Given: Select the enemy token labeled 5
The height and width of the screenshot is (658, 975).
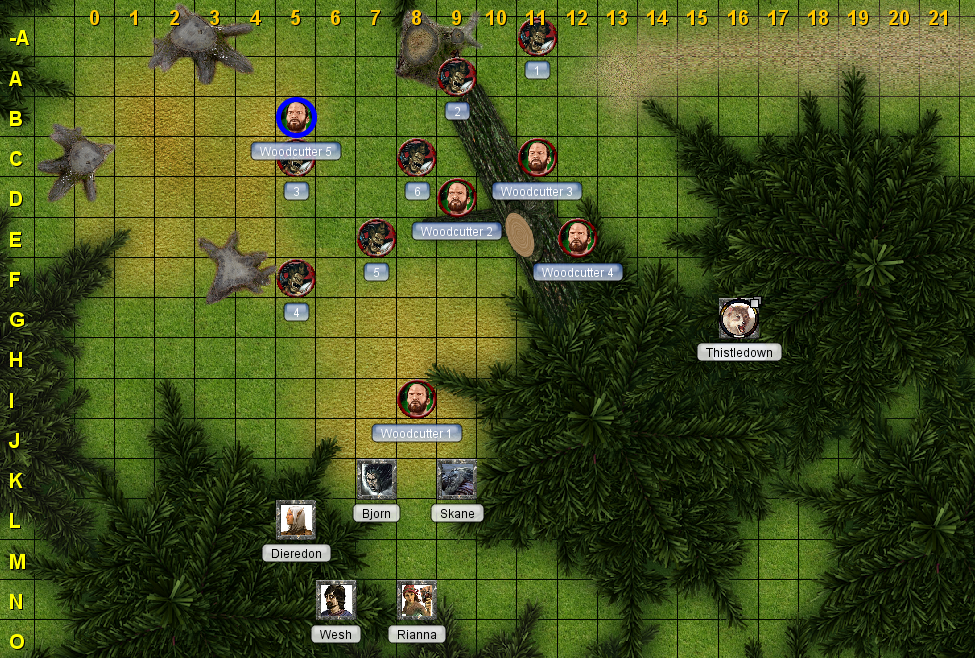Looking at the screenshot, I should point(376,238).
